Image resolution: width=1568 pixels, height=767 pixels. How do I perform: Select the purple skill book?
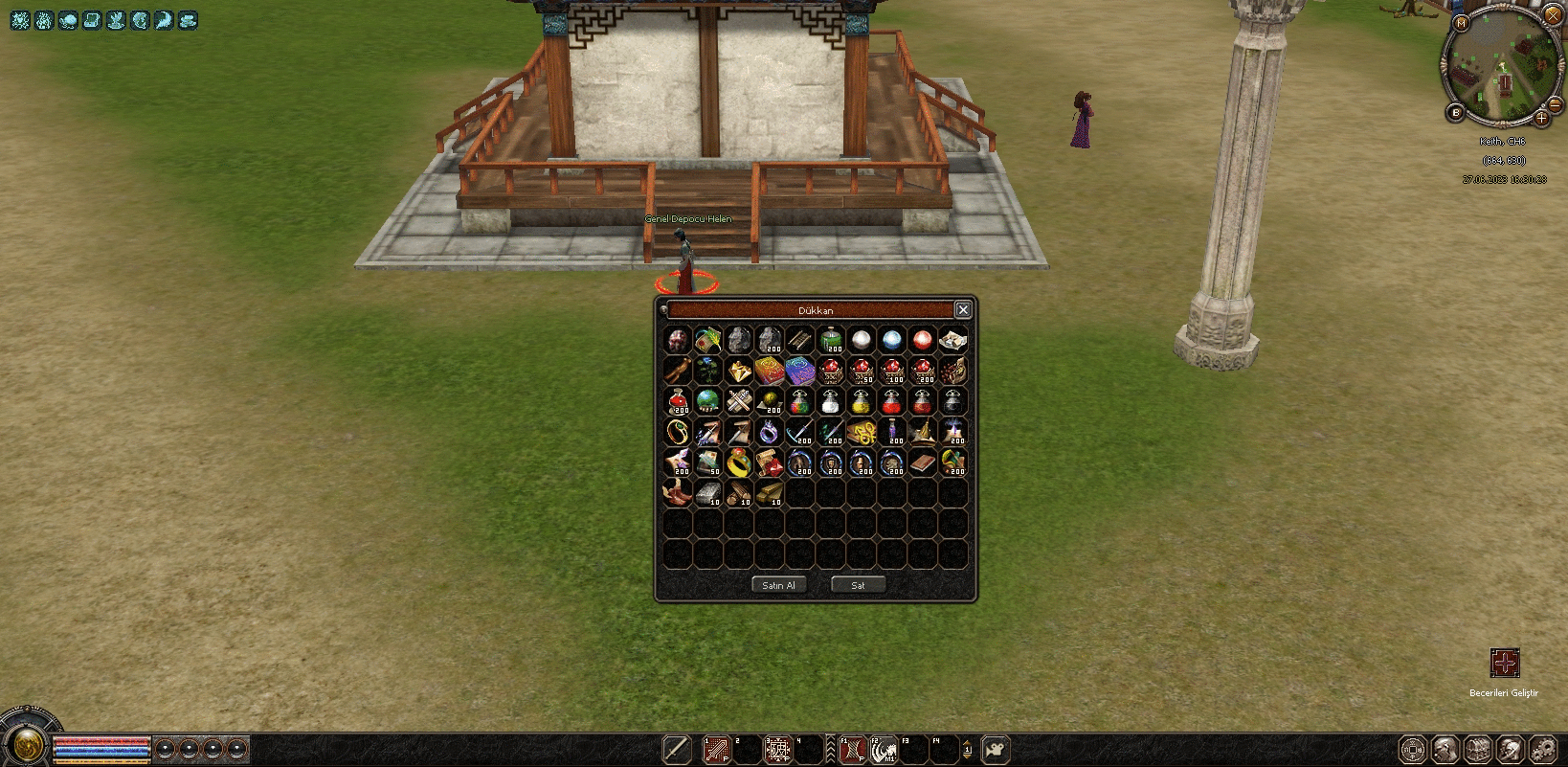(799, 371)
